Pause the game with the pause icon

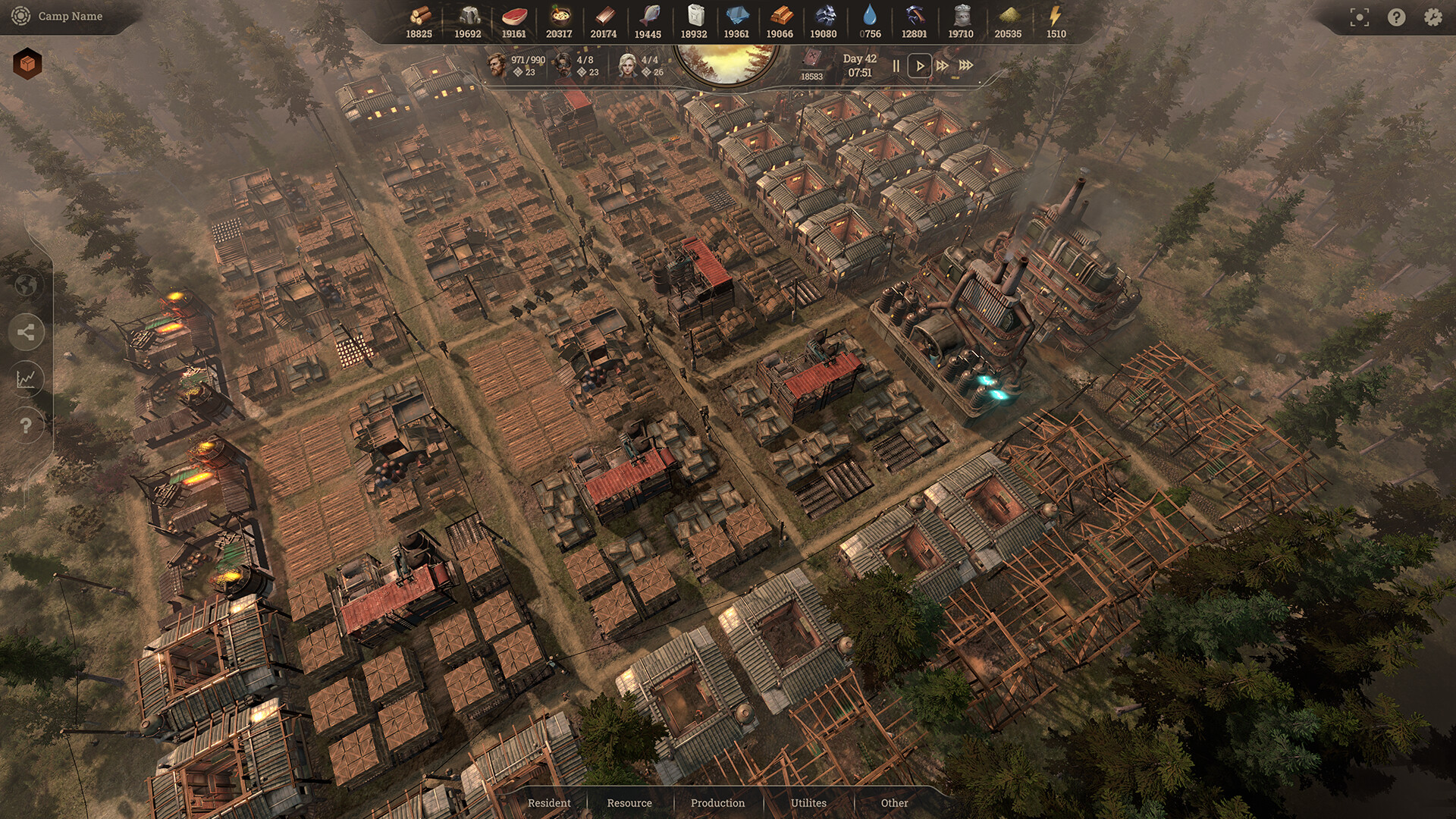896,66
